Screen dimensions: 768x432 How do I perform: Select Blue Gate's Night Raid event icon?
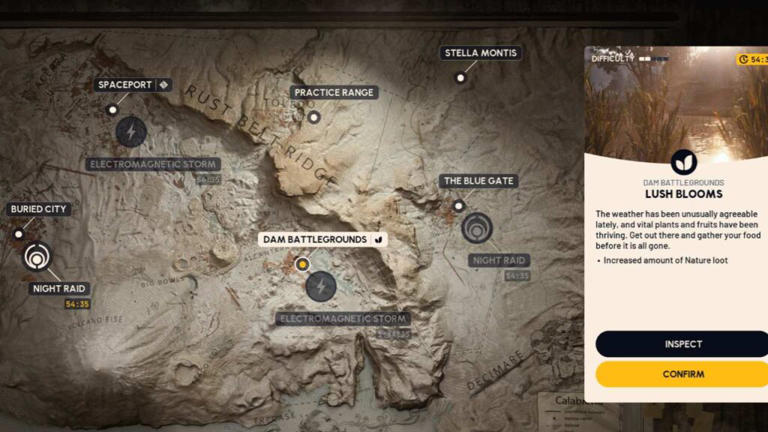click(x=477, y=228)
